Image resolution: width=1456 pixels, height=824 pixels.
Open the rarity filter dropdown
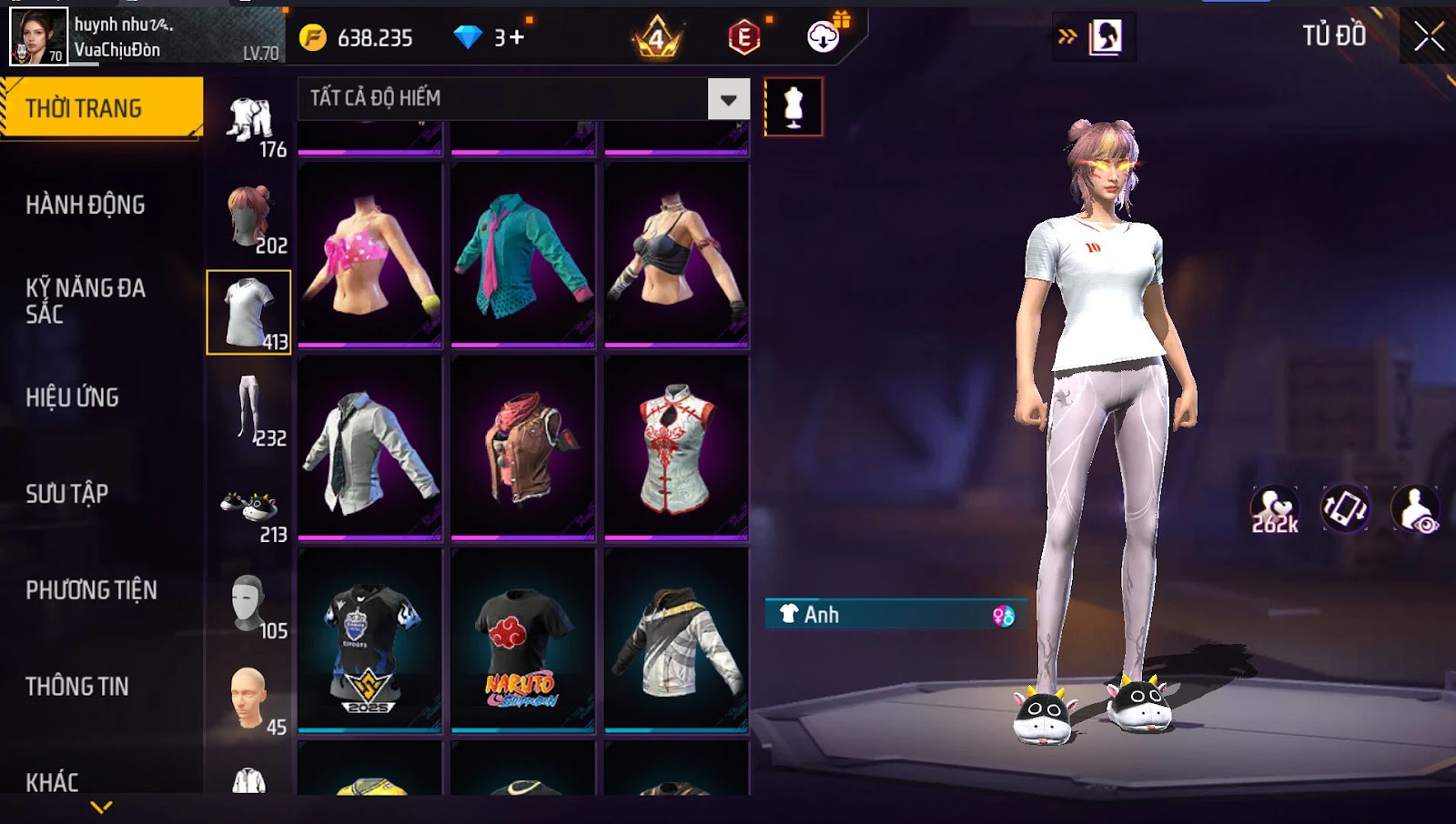(x=728, y=99)
